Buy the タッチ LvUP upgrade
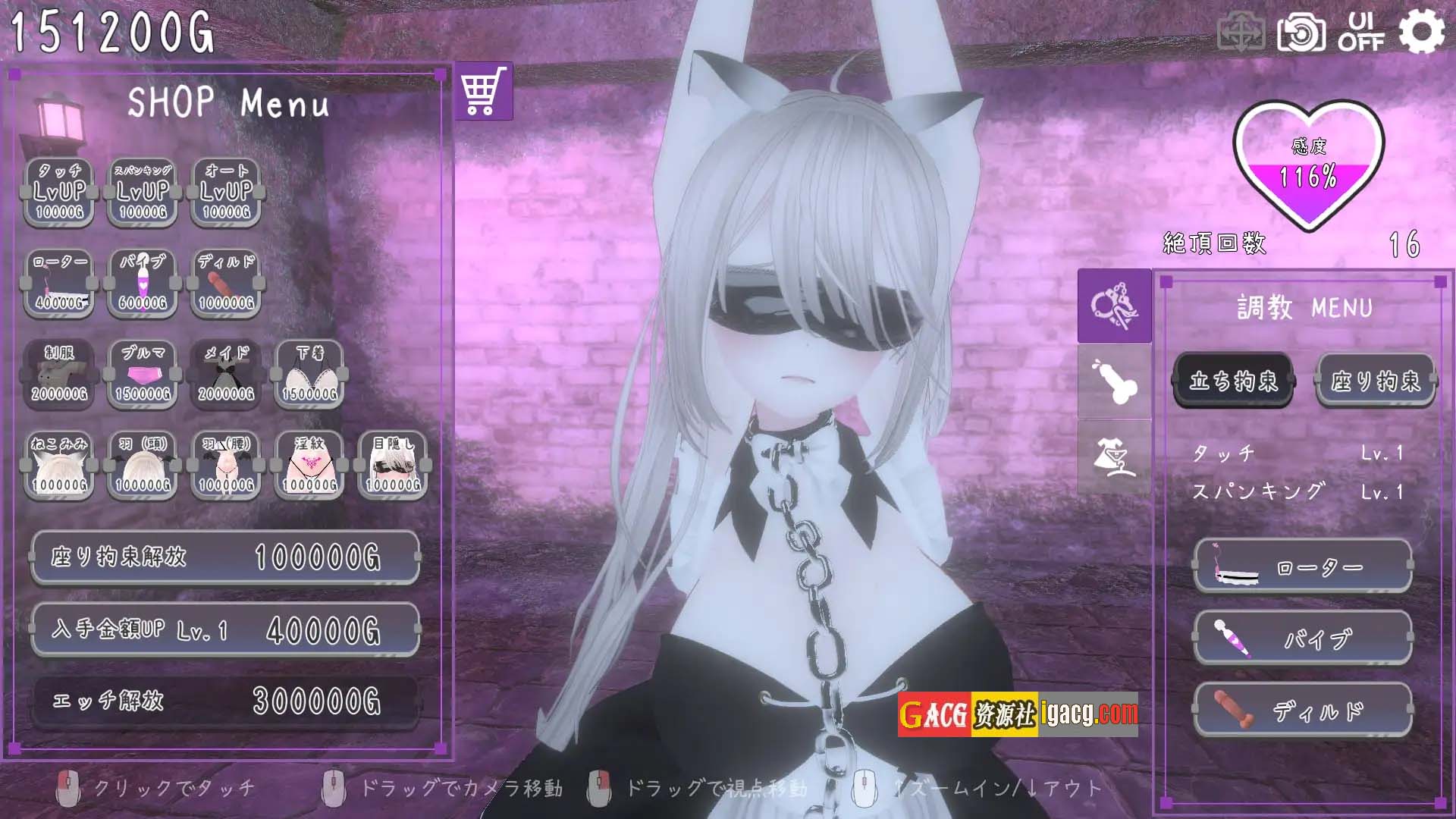This screenshot has height=819, width=1456. click(x=59, y=193)
